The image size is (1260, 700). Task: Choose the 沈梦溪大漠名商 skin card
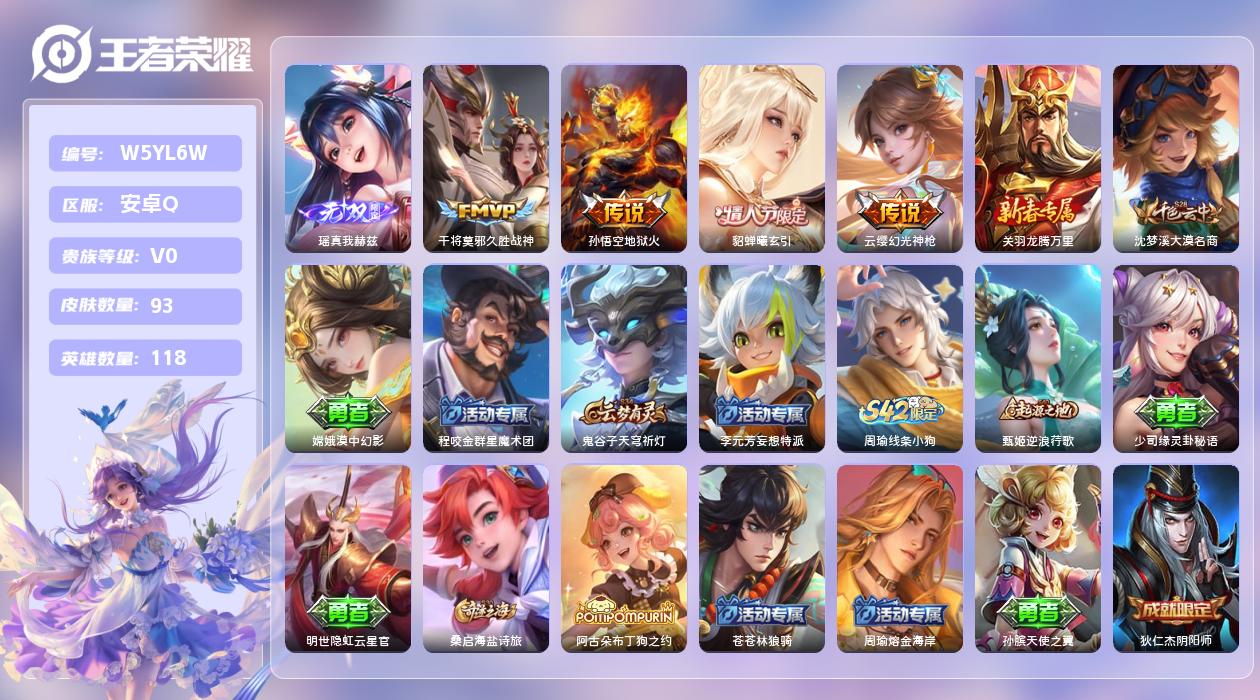1175,158
